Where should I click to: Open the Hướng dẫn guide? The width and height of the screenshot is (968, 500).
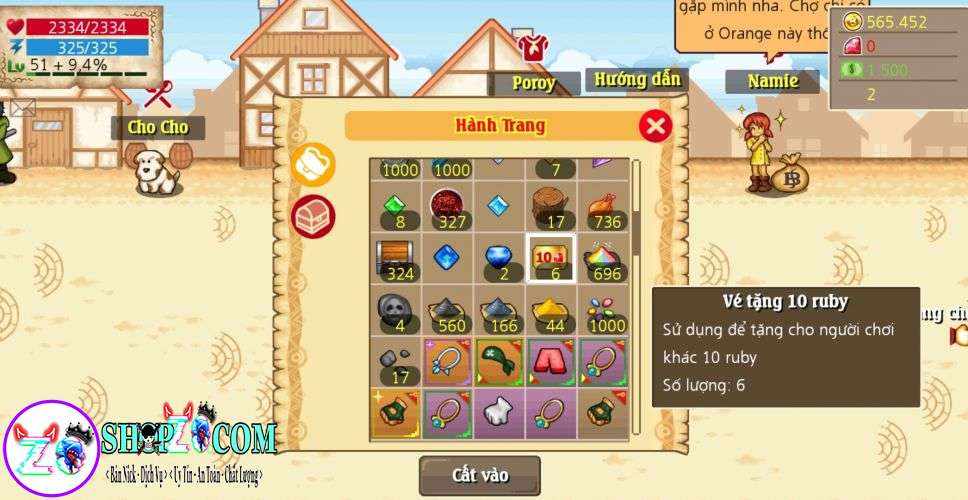[x=637, y=80]
